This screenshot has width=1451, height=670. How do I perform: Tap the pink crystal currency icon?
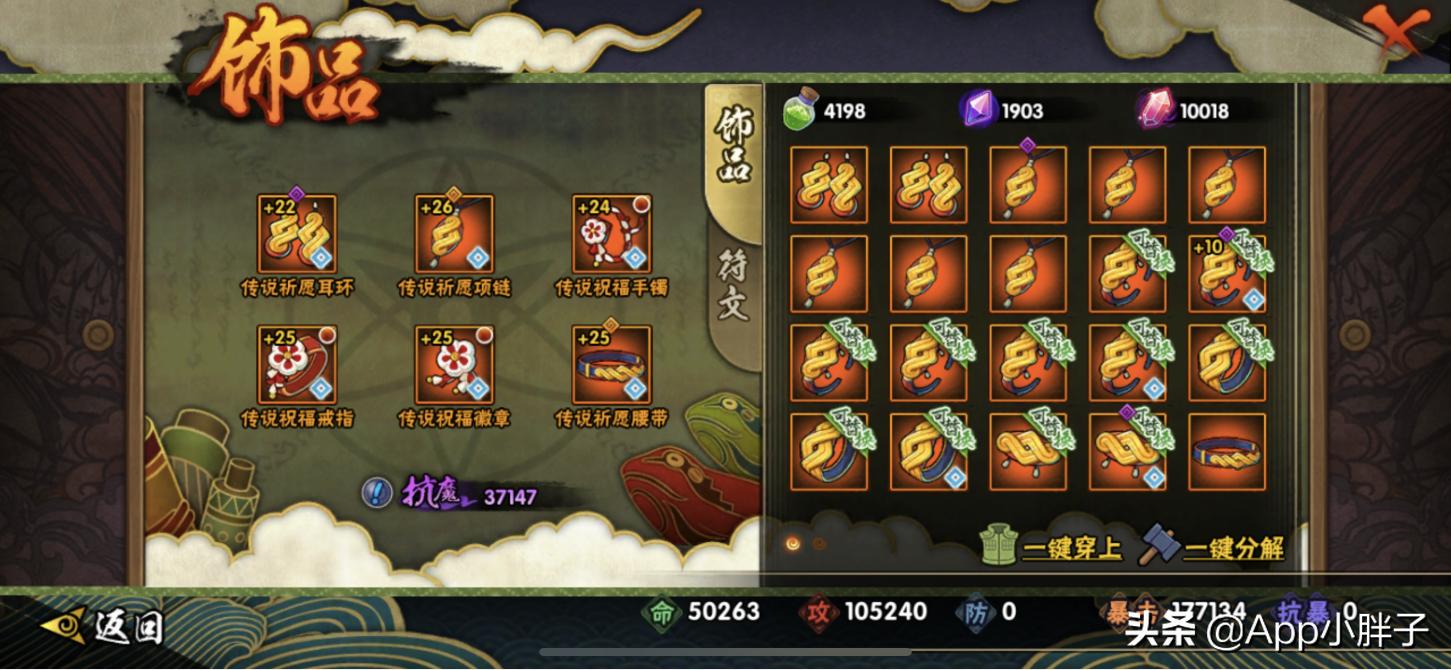1155,109
